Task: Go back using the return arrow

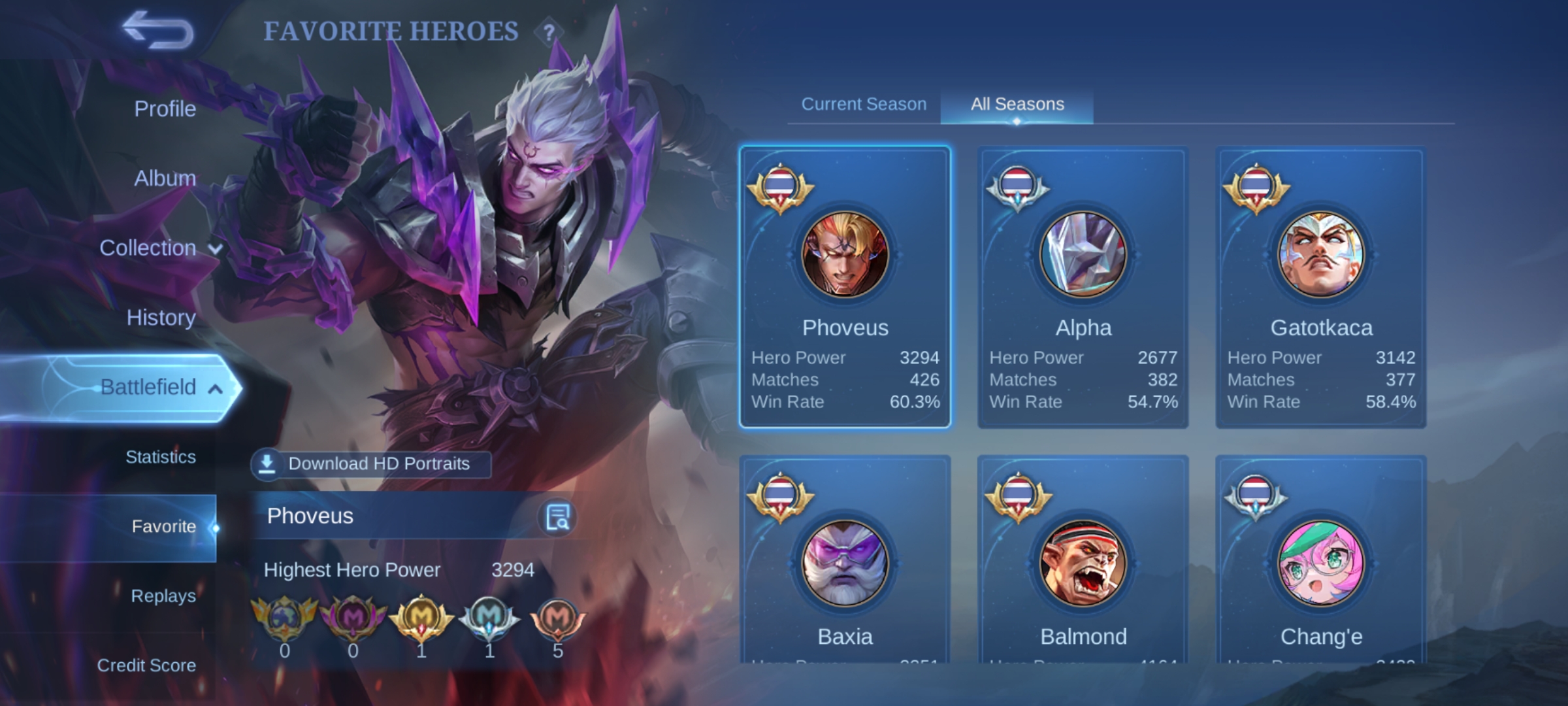Action: tap(159, 30)
